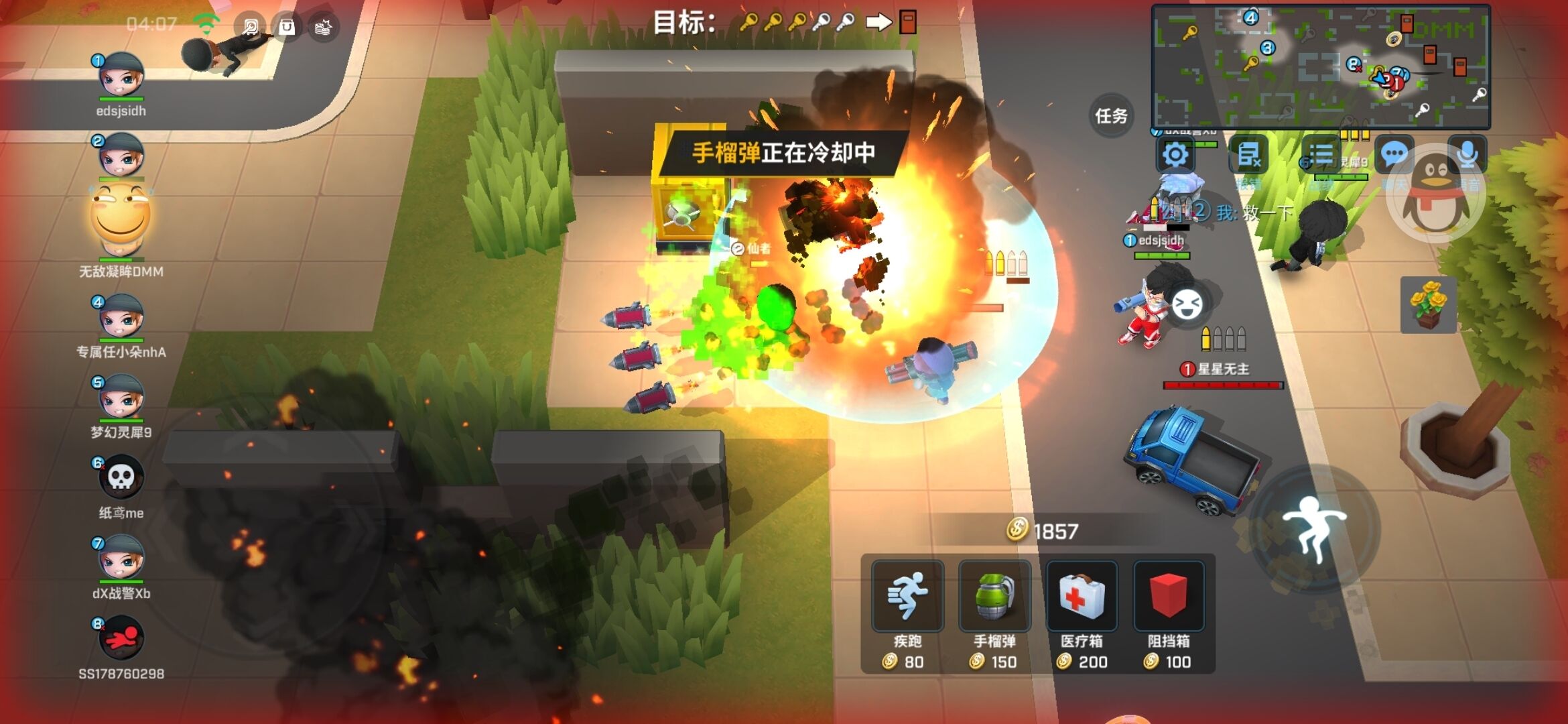Open the 聊天 chat bubble icon
Screen dimensions: 1568x724
click(1394, 153)
